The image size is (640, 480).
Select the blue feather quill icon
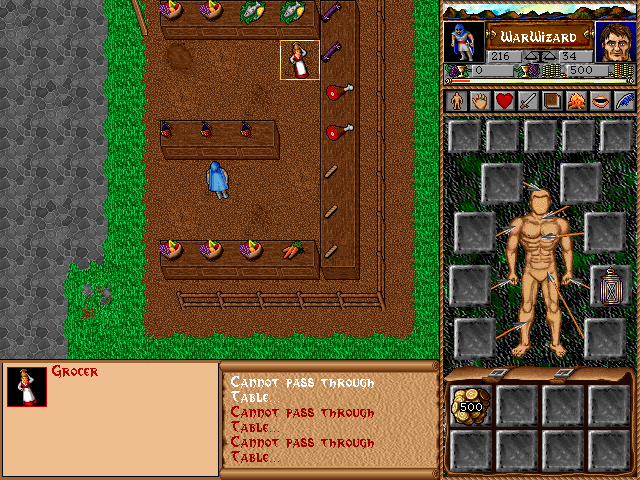point(624,101)
